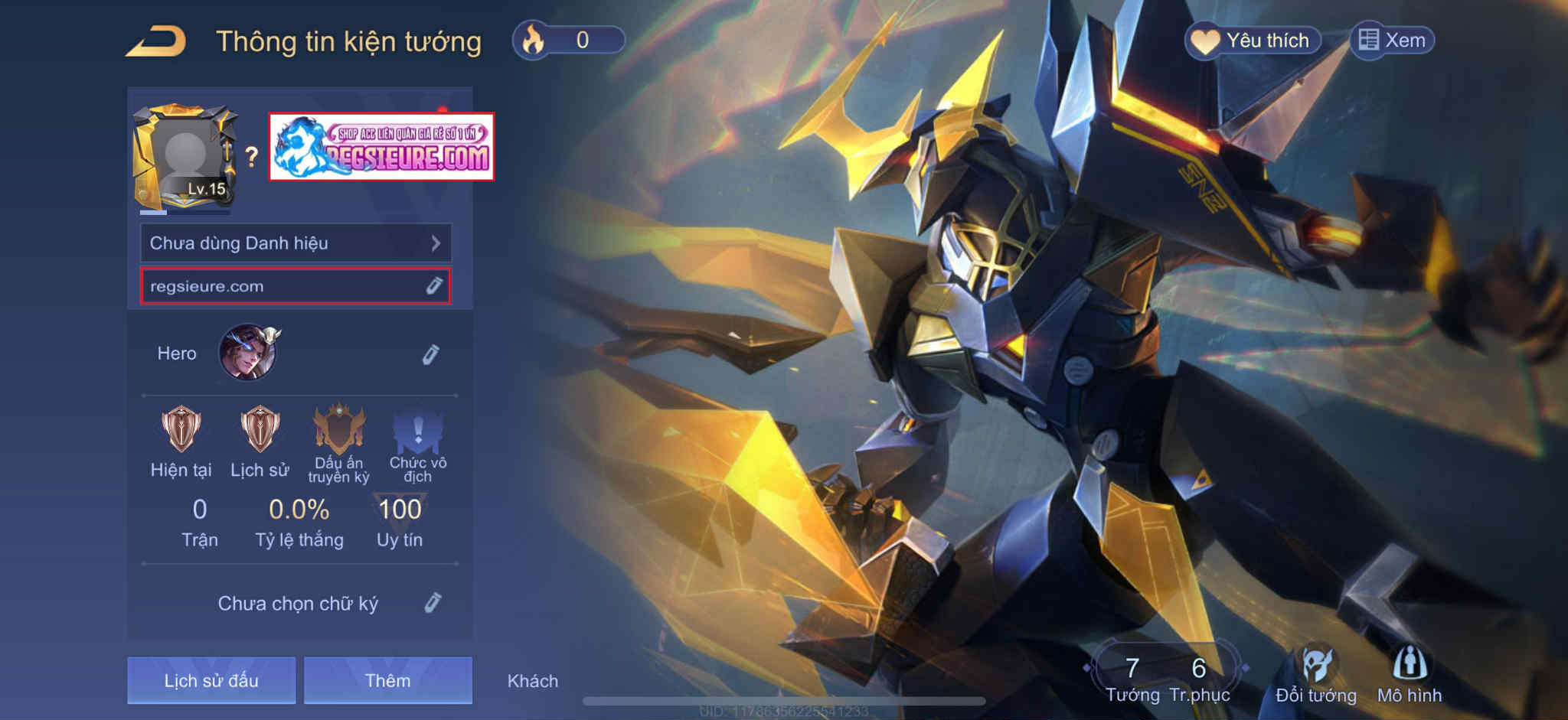Click the flame popularity counter

[569, 40]
